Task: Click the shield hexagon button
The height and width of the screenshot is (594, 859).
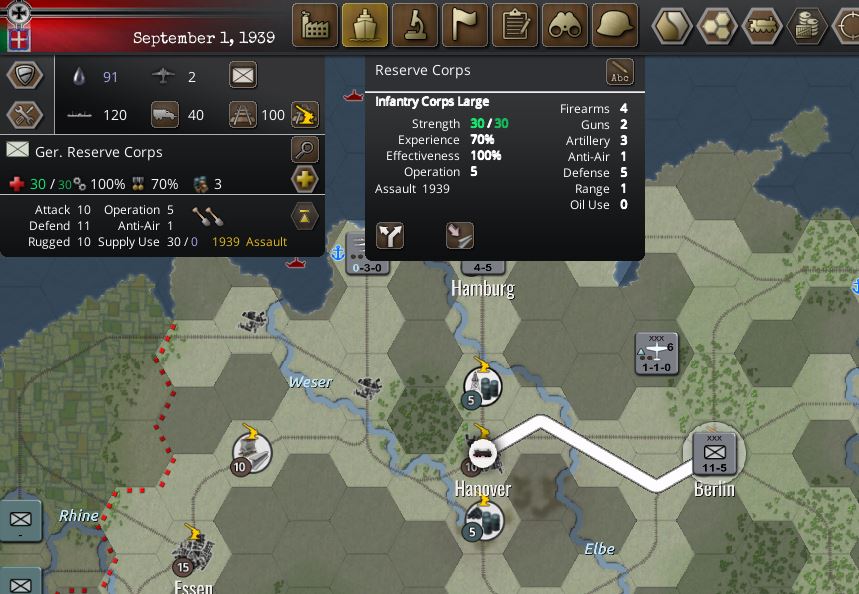Action: tap(25, 76)
